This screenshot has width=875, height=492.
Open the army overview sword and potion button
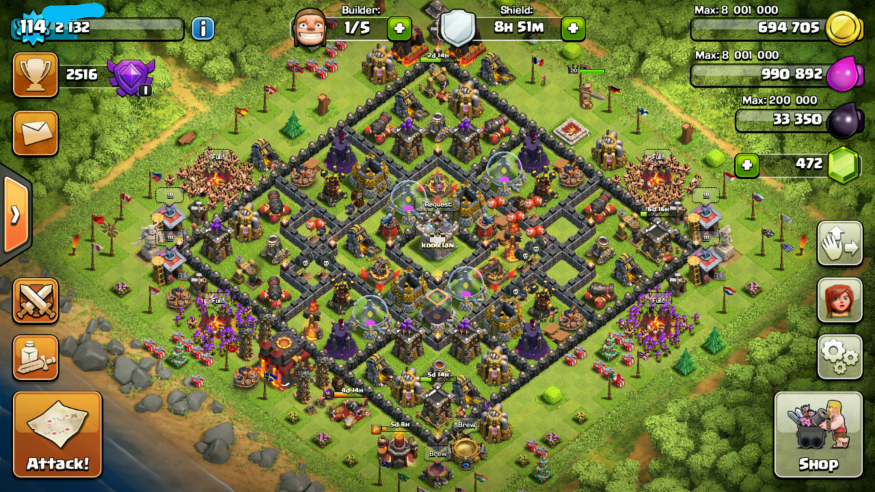(x=35, y=357)
